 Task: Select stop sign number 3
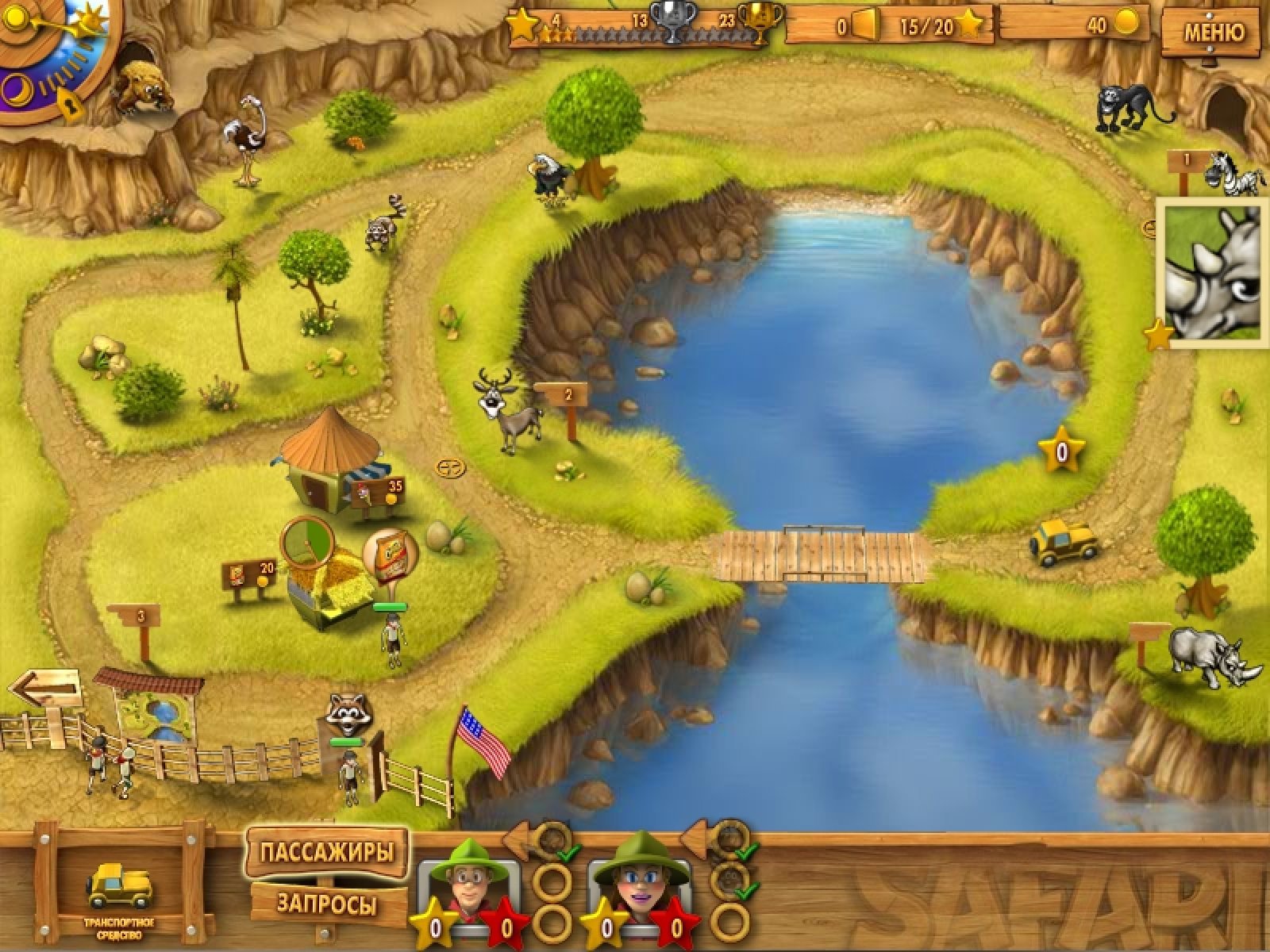140,616
